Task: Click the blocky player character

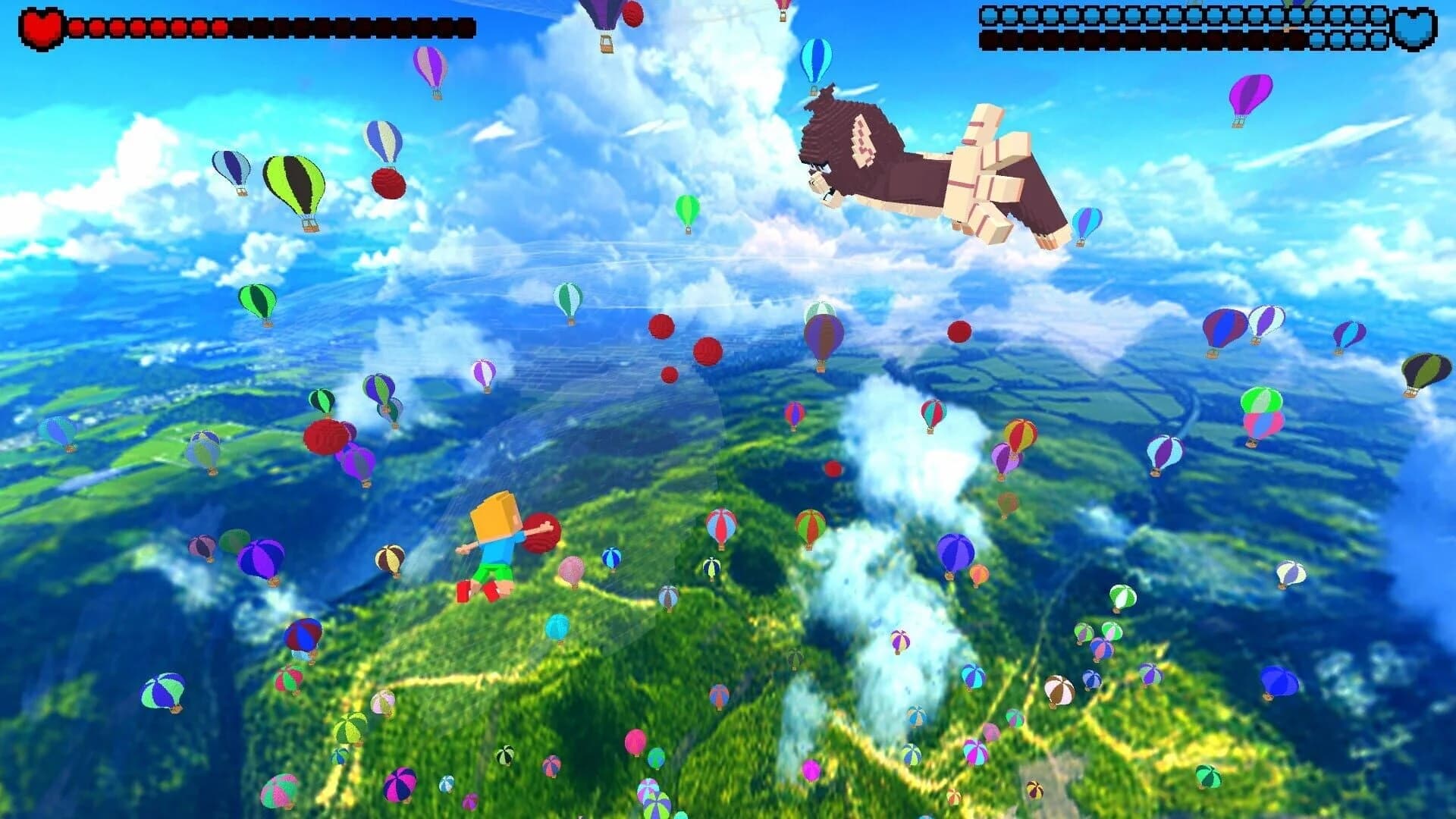Action: [x=497, y=546]
